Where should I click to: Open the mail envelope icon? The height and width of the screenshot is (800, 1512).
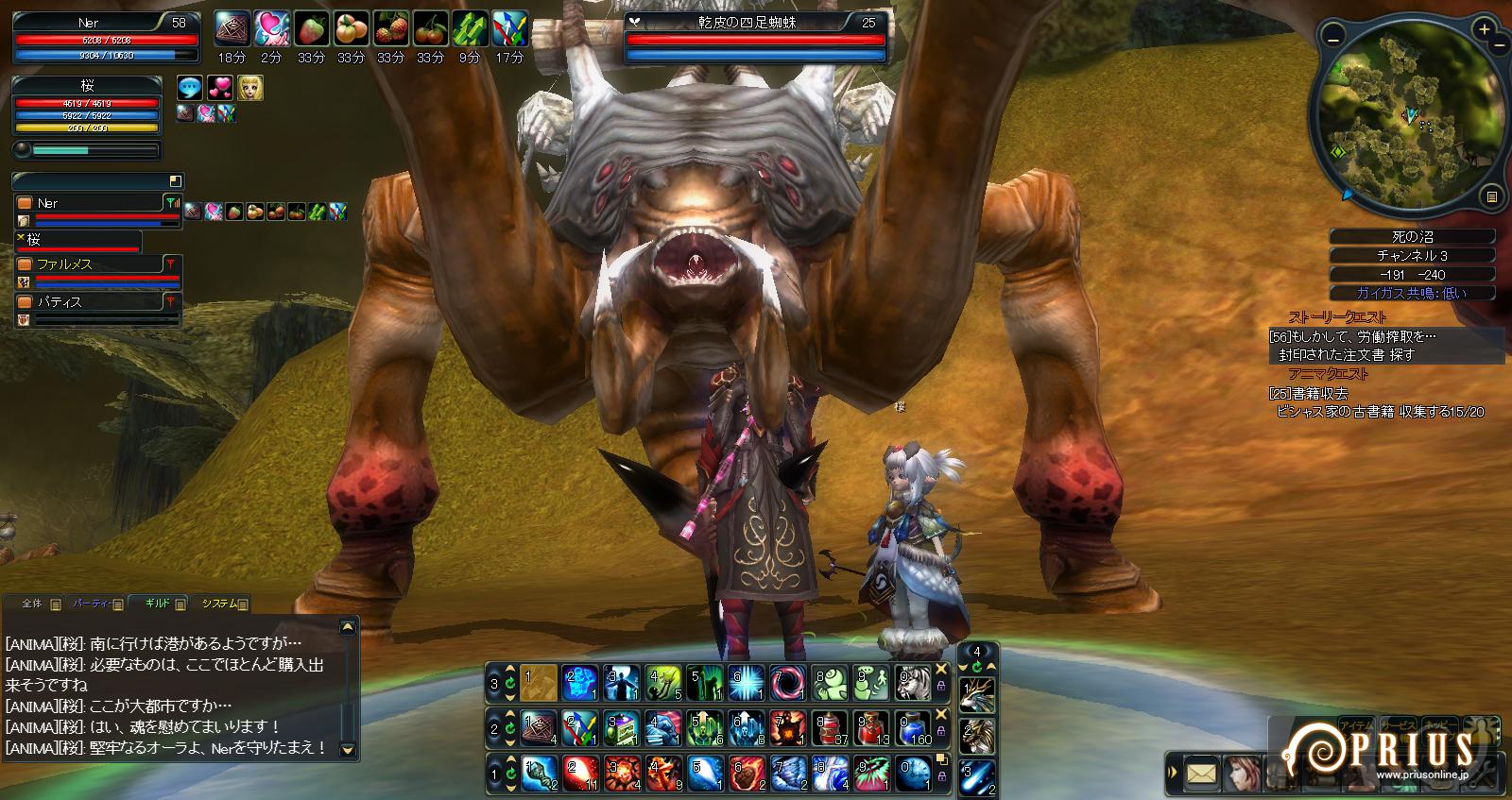point(1200,774)
